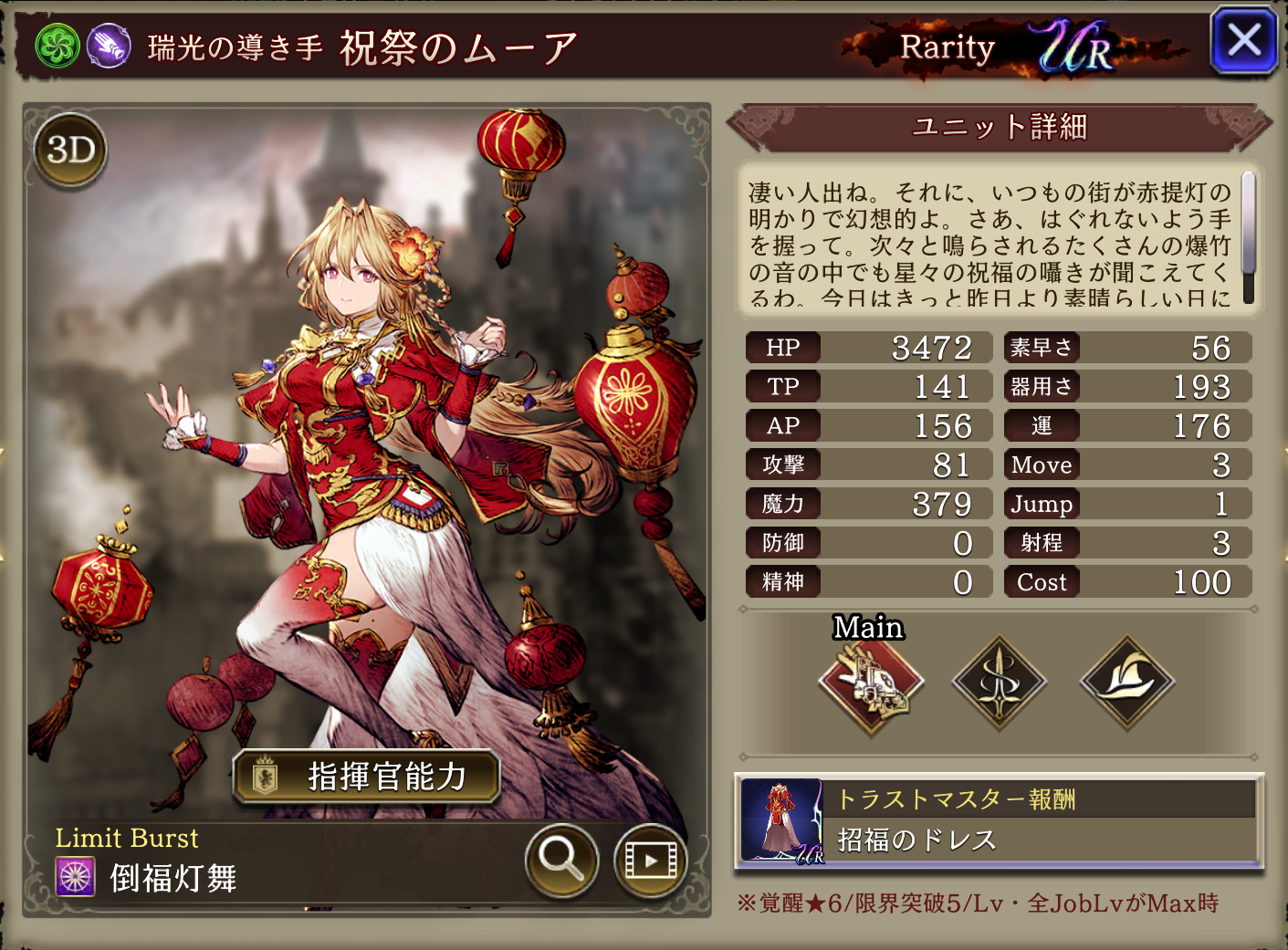Open the 招福のドレス trust master reward

tap(999, 821)
